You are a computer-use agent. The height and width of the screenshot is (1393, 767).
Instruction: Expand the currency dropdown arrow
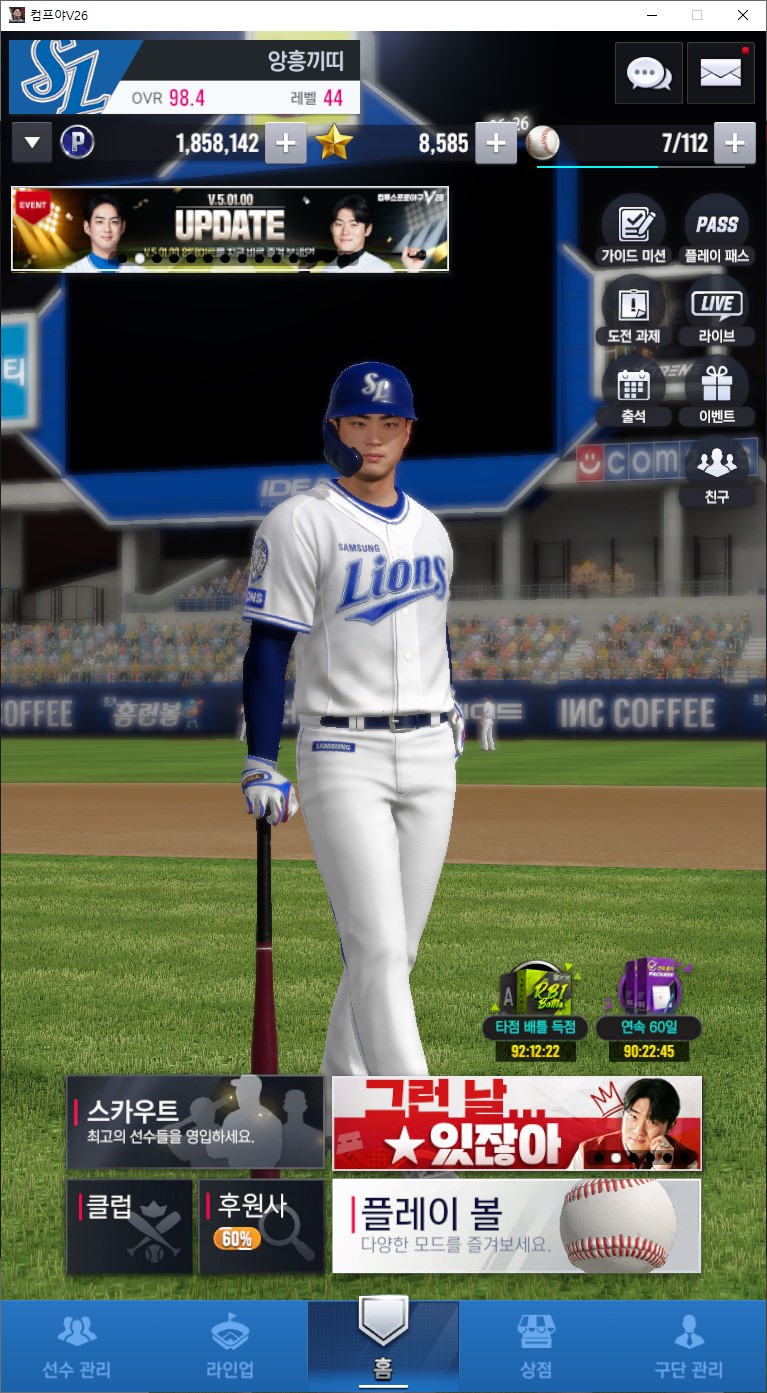pyautogui.click(x=32, y=143)
